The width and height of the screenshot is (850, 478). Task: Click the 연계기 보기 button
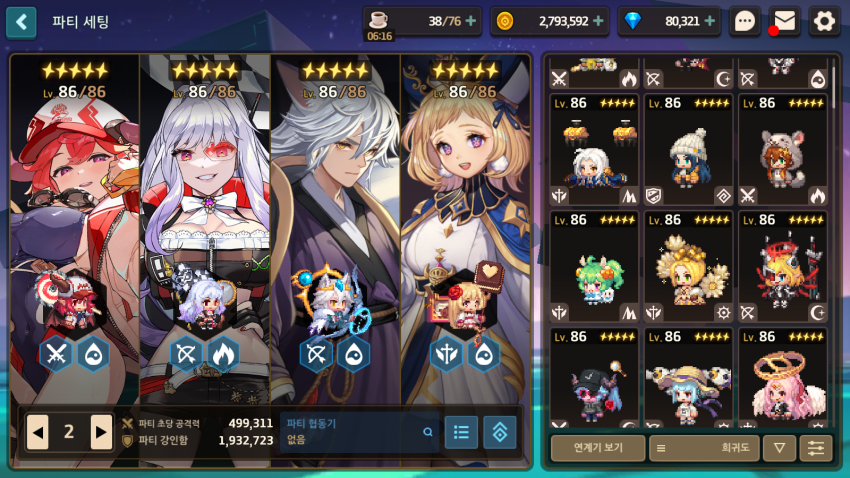(597, 448)
